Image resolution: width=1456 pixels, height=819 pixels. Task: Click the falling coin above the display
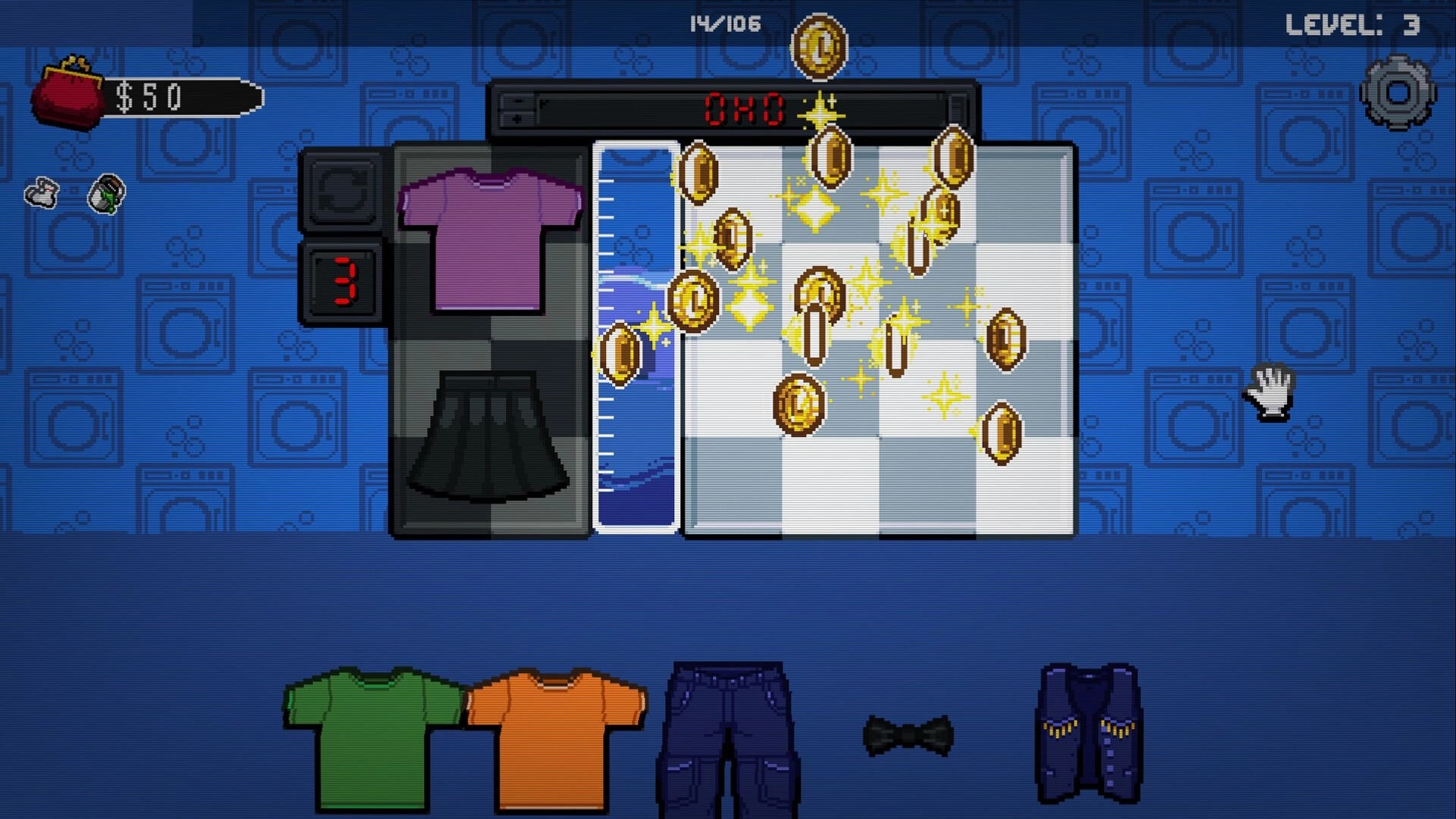821,47
